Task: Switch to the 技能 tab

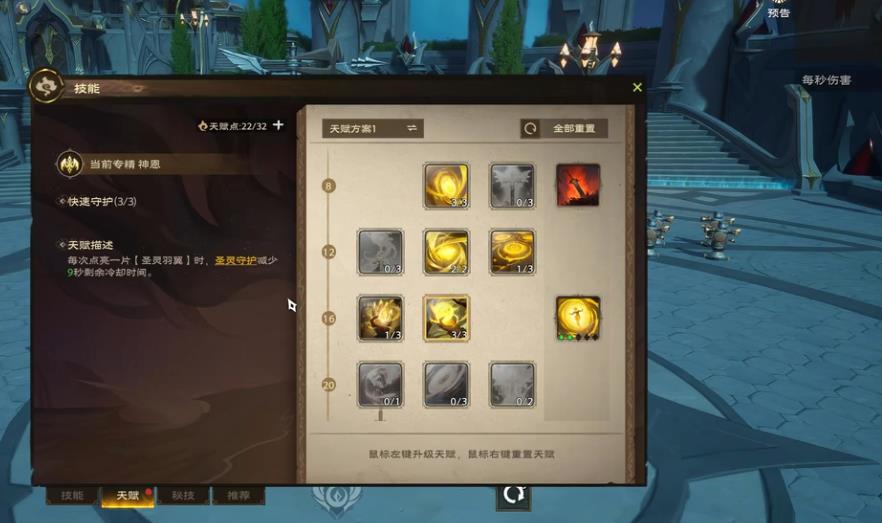Action: coord(72,496)
